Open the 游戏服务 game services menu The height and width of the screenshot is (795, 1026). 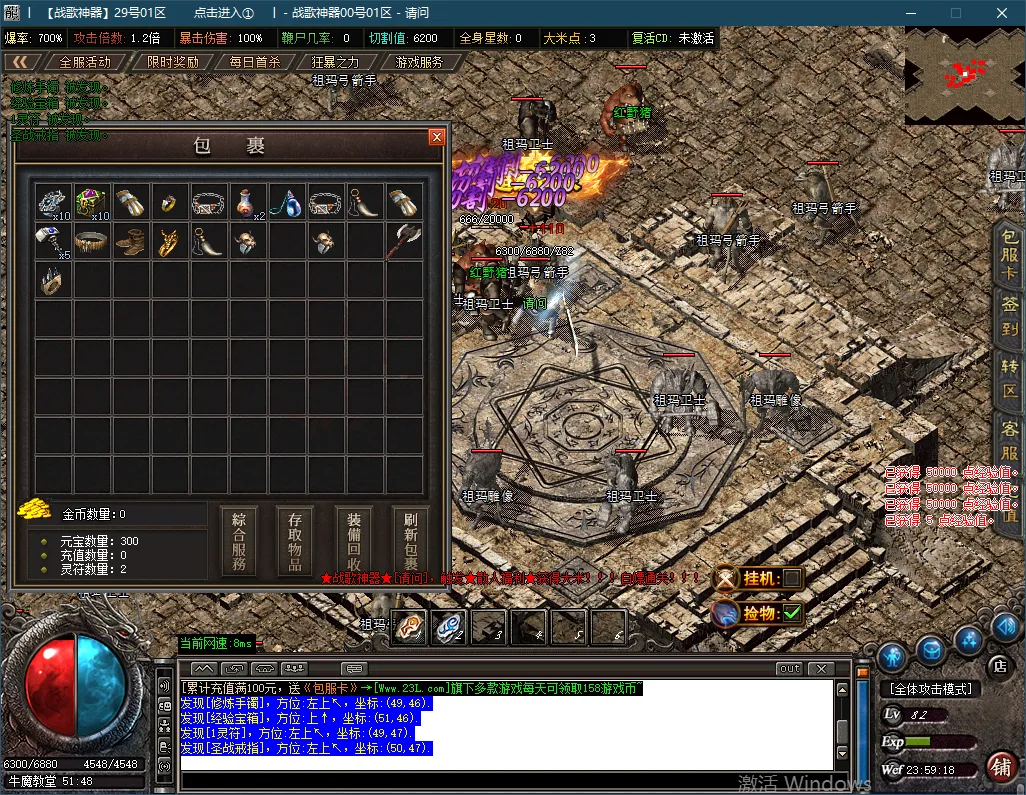click(419, 62)
